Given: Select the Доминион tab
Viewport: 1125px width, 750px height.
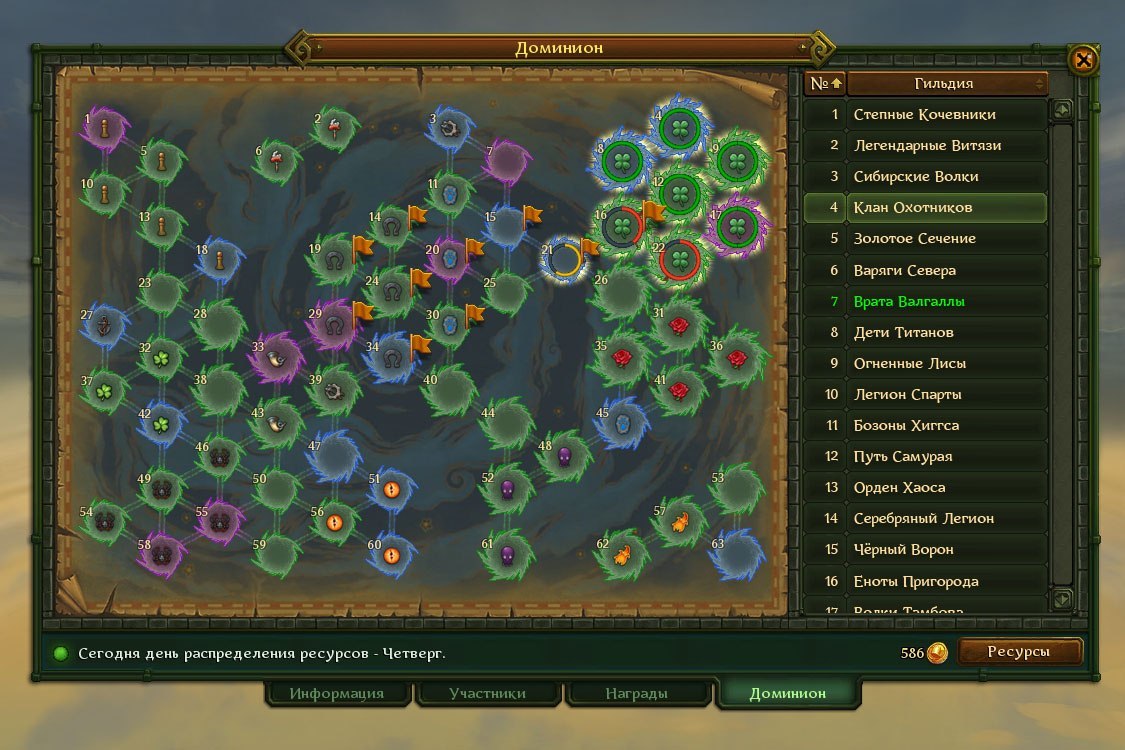Looking at the screenshot, I should click(788, 693).
